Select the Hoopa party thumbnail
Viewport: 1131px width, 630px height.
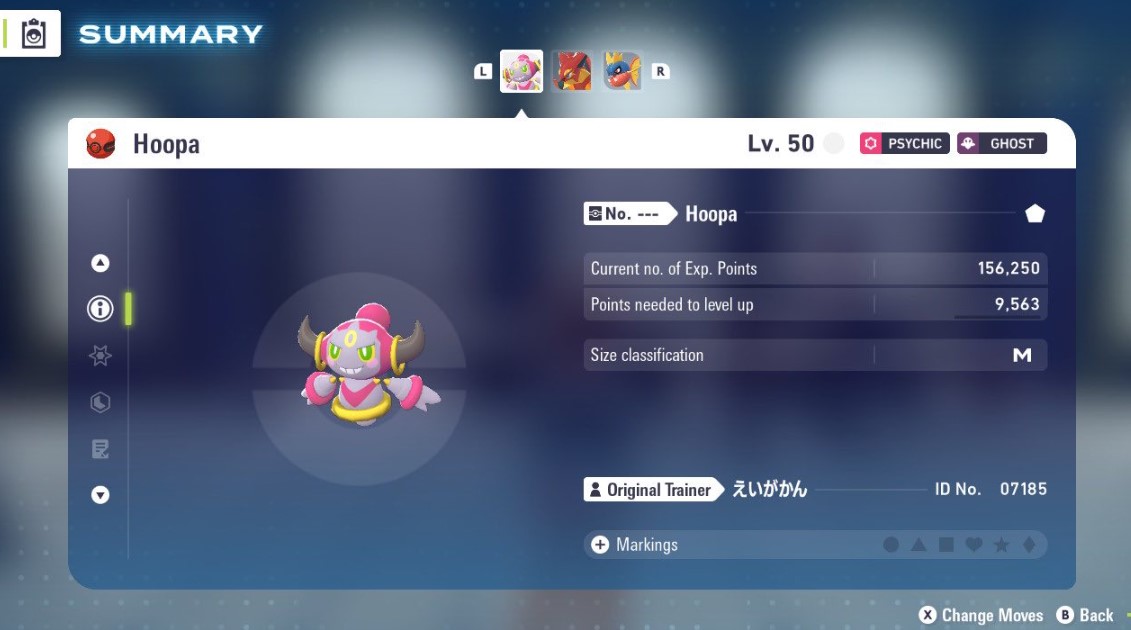point(521,72)
